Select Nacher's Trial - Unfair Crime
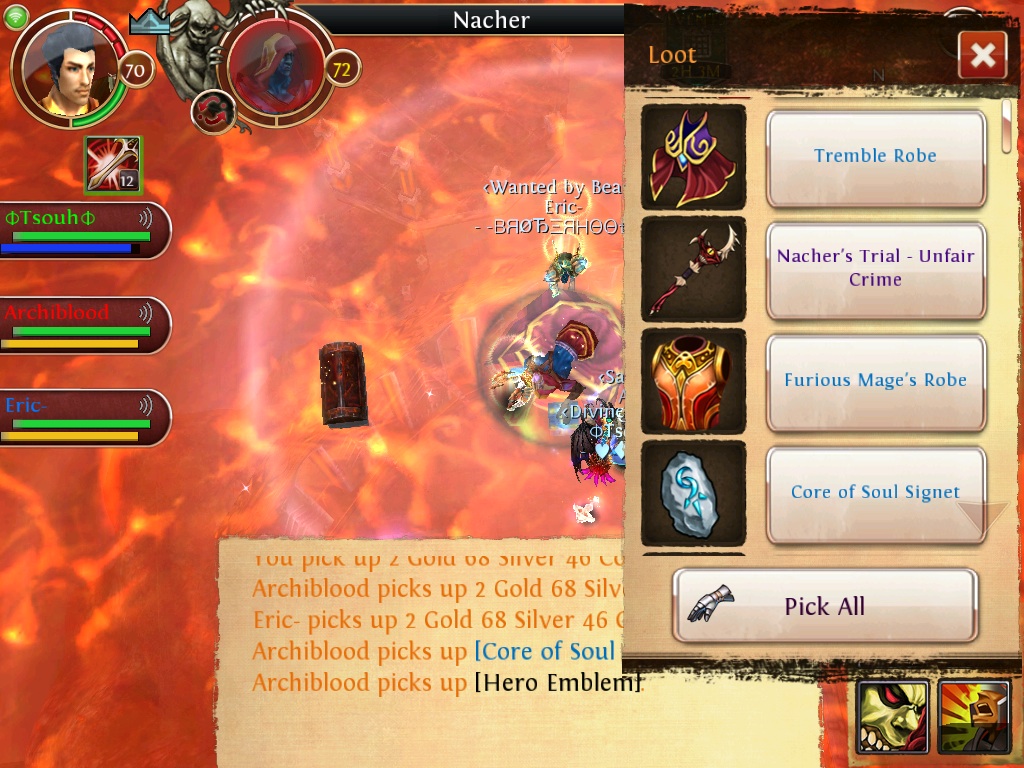Screen dimensions: 1024x768 875,268
